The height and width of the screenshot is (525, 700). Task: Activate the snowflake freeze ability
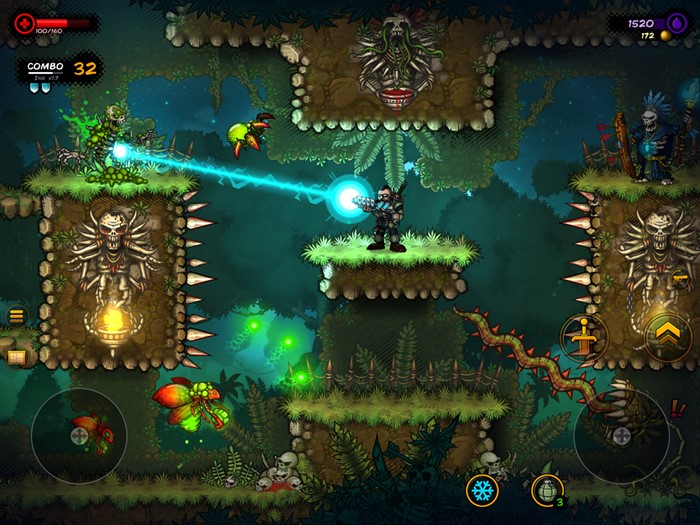coord(483,490)
